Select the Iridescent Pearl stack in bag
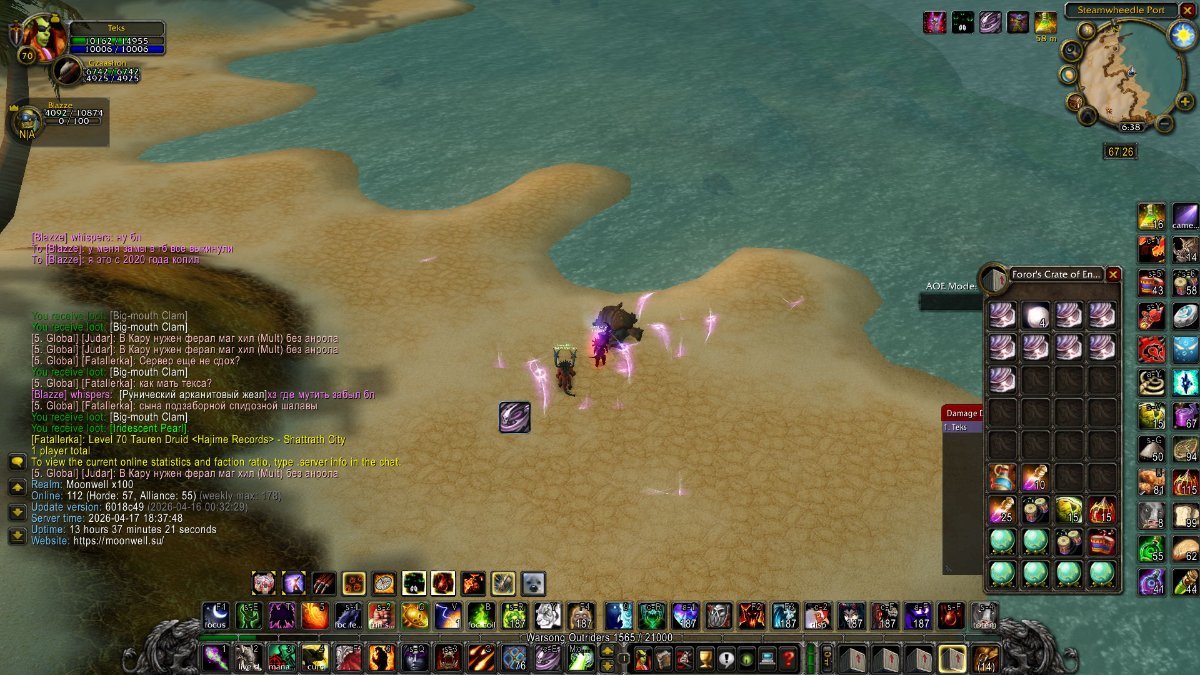 click(1036, 314)
